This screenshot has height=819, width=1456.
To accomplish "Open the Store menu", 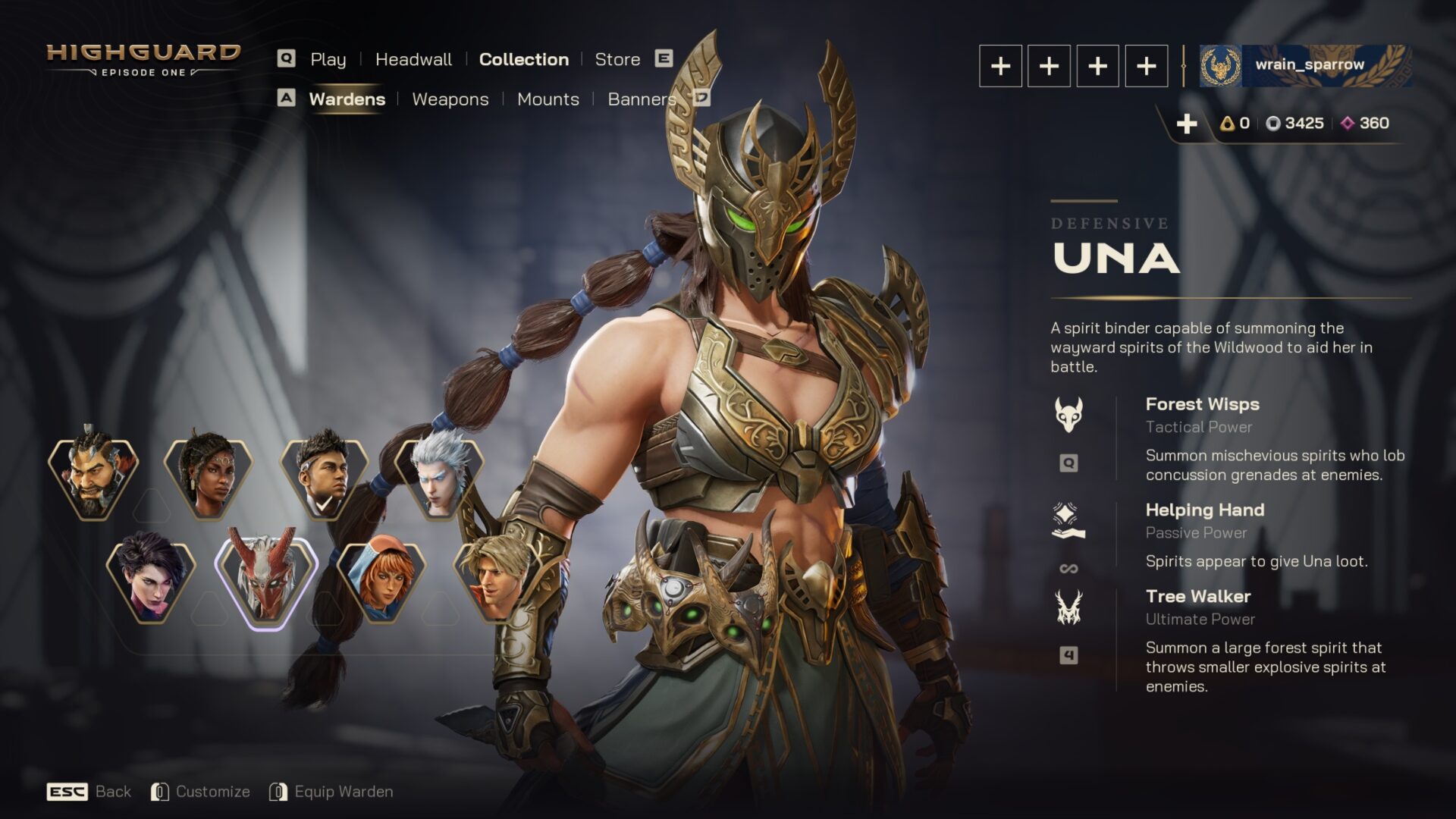I will click(617, 59).
